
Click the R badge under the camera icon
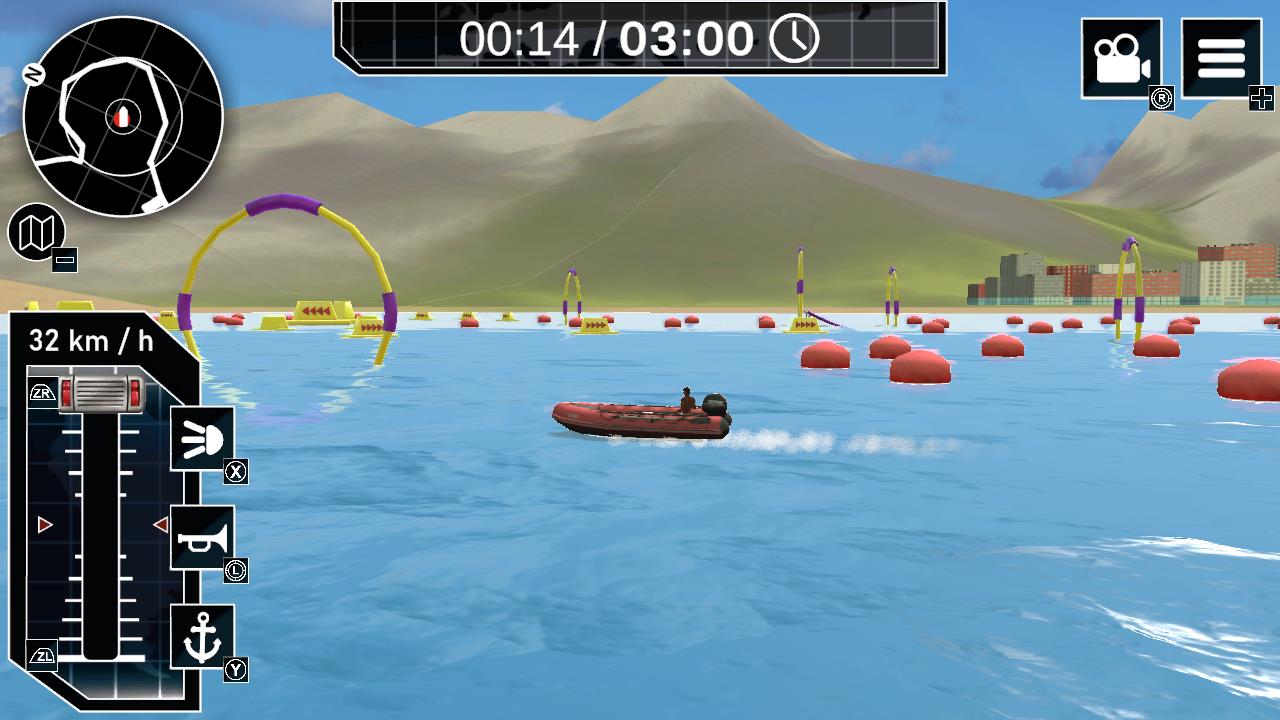click(1161, 98)
